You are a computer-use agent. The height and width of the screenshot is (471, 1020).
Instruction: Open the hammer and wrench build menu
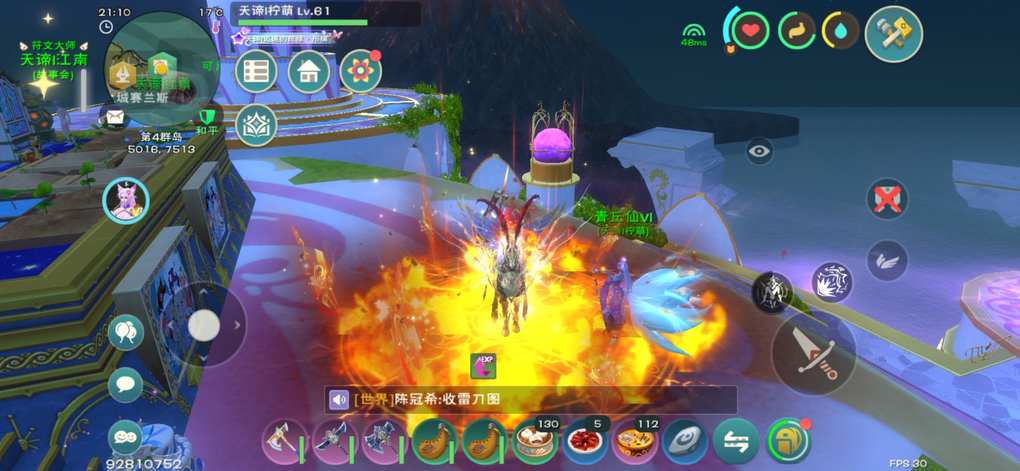pos(893,34)
